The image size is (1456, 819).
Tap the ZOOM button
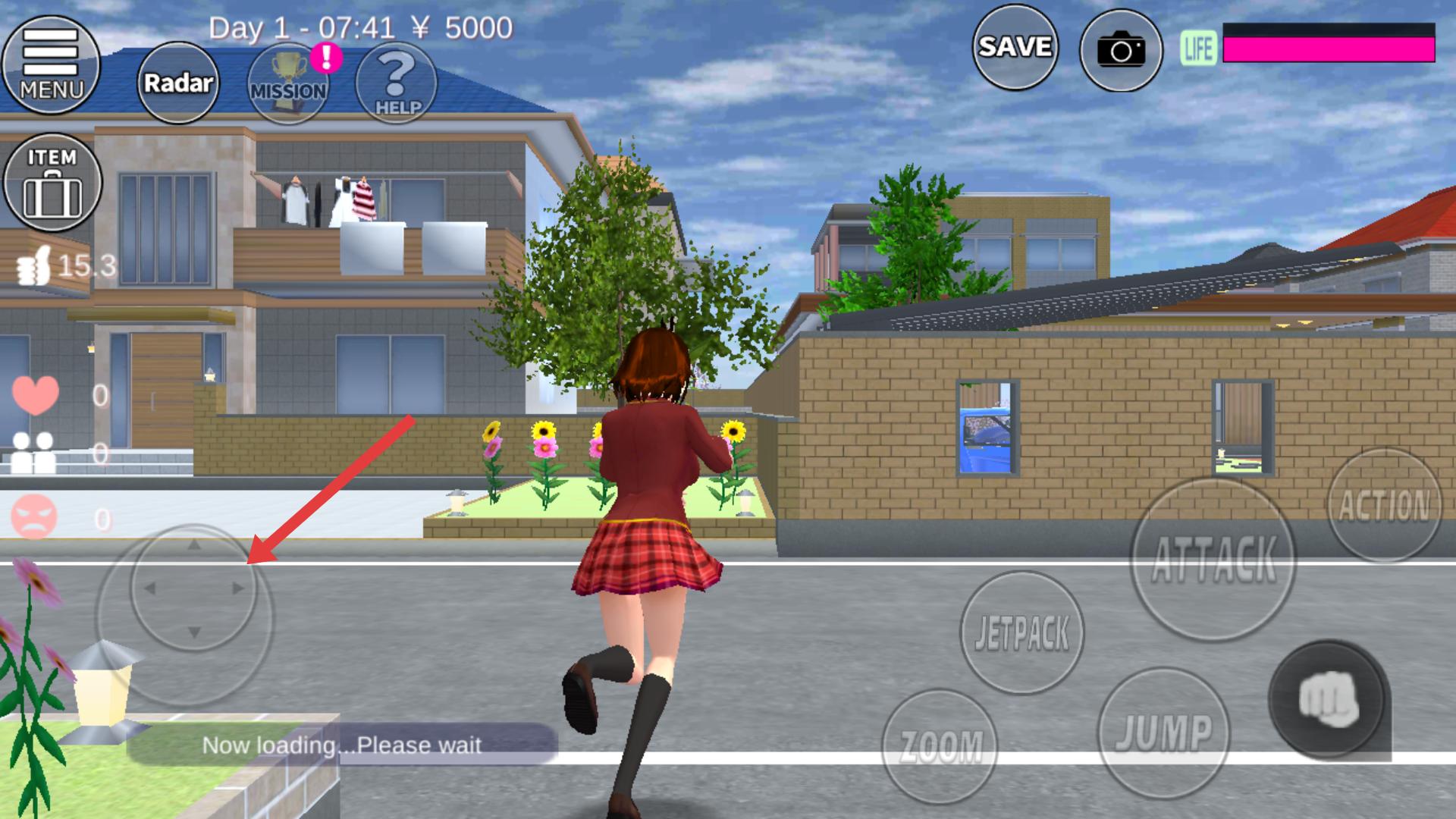tap(940, 746)
